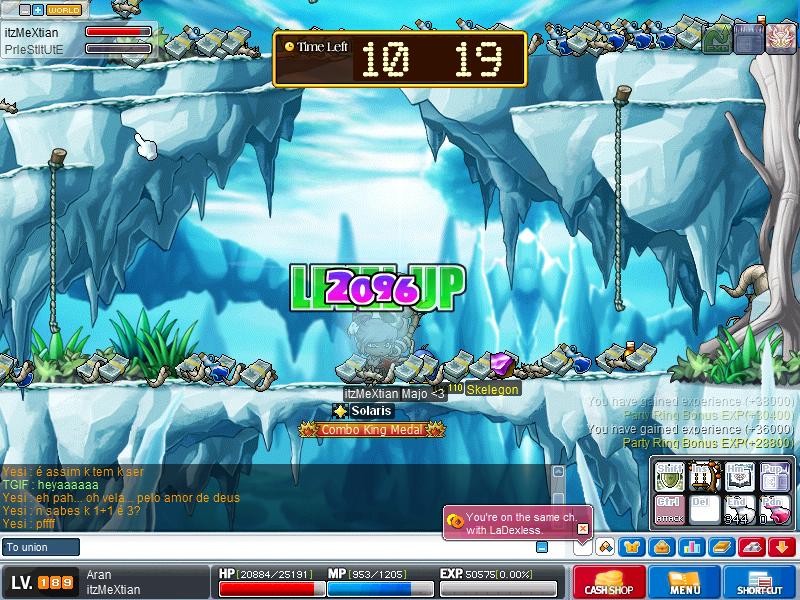Close the same-channel notification bubble

click(x=583, y=528)
